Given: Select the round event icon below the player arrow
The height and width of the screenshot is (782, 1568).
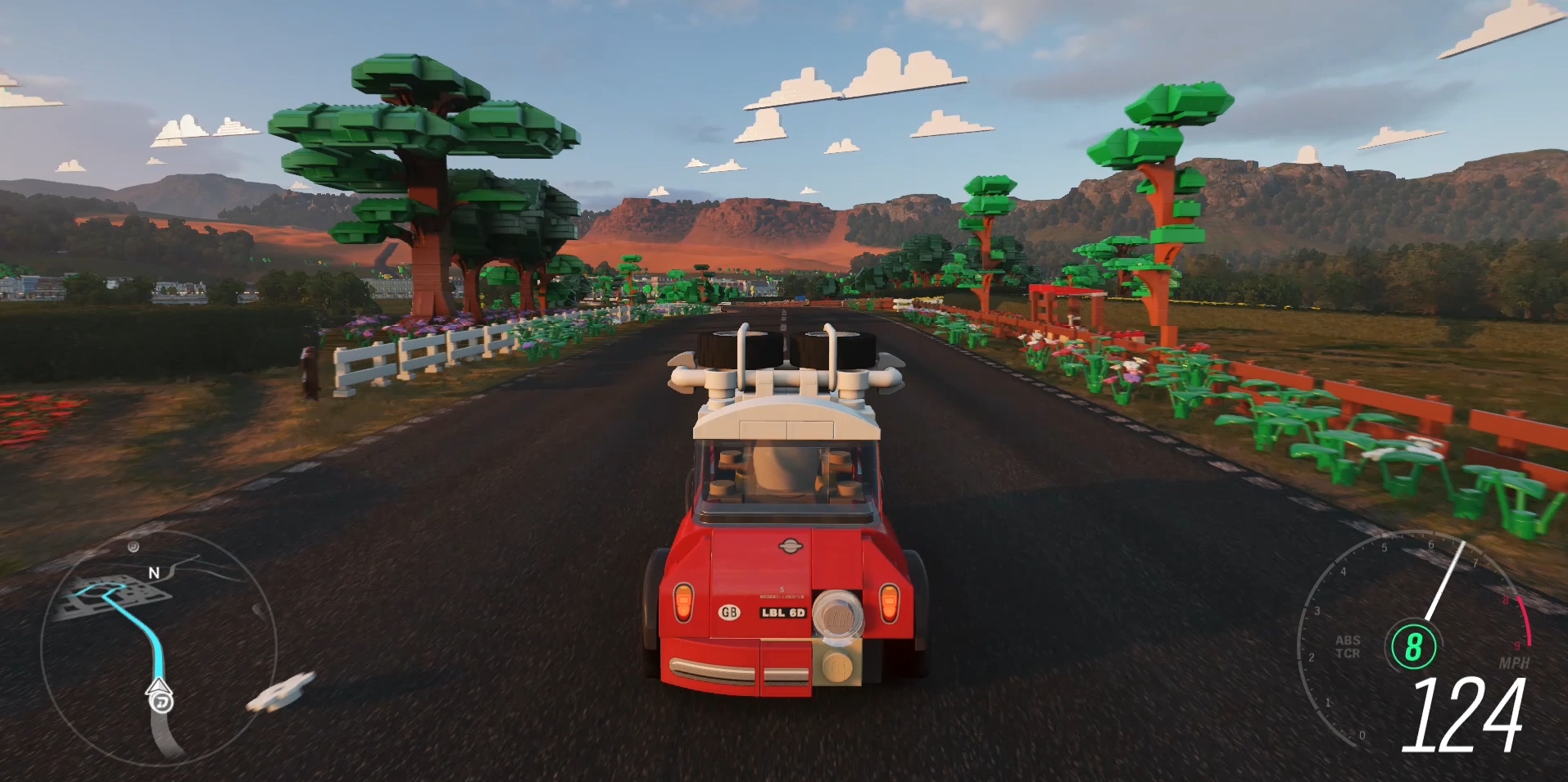Looking at the screenshot, I should (161, 703).
